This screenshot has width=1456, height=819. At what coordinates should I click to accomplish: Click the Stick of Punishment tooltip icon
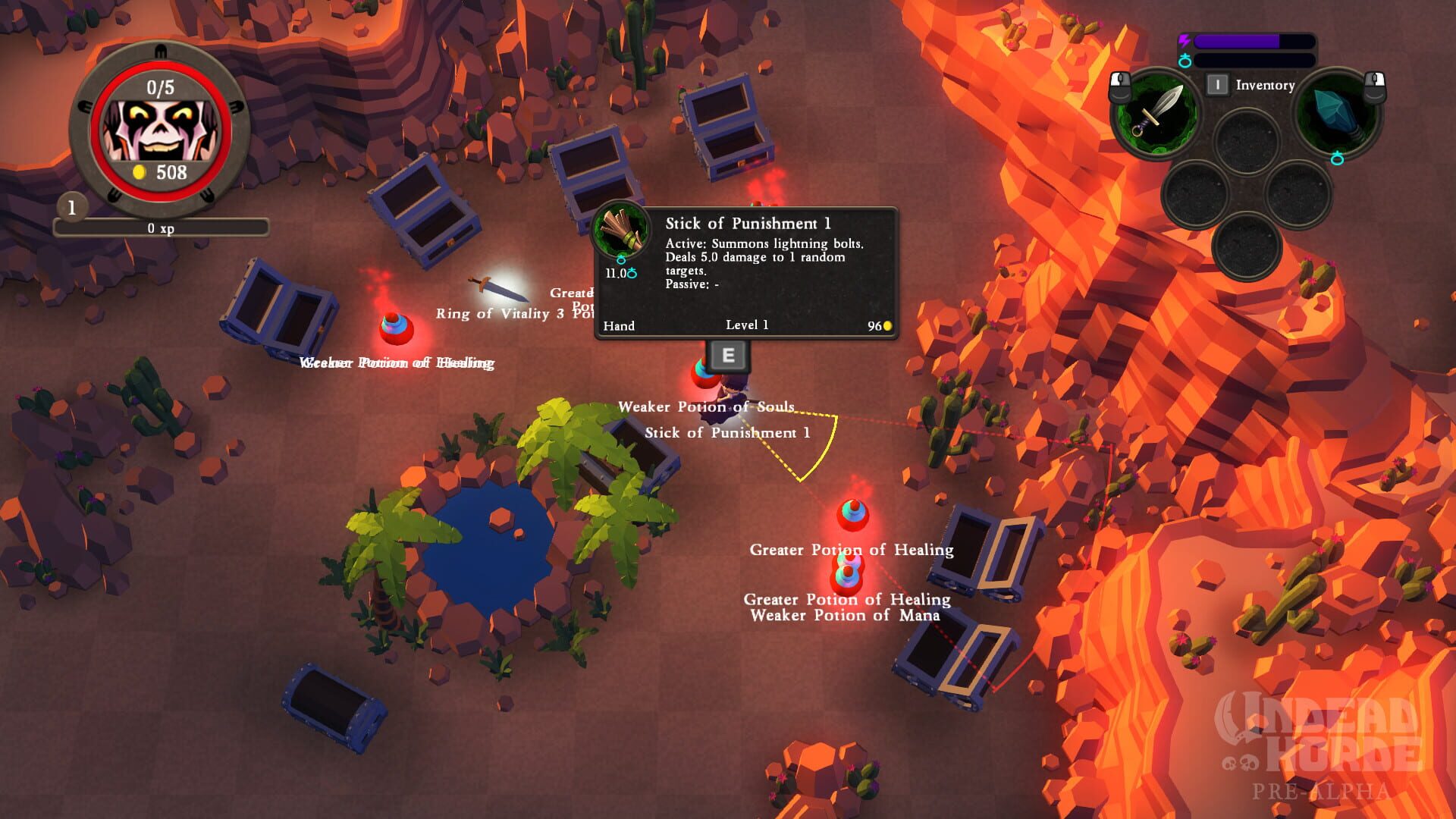tap(621, 231)
